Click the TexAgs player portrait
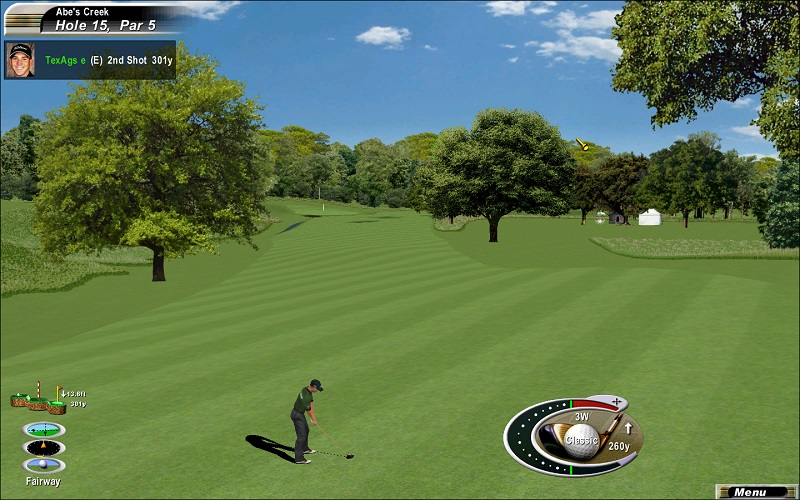The height and width of the screenshot is (500, 800). (20, 59)
